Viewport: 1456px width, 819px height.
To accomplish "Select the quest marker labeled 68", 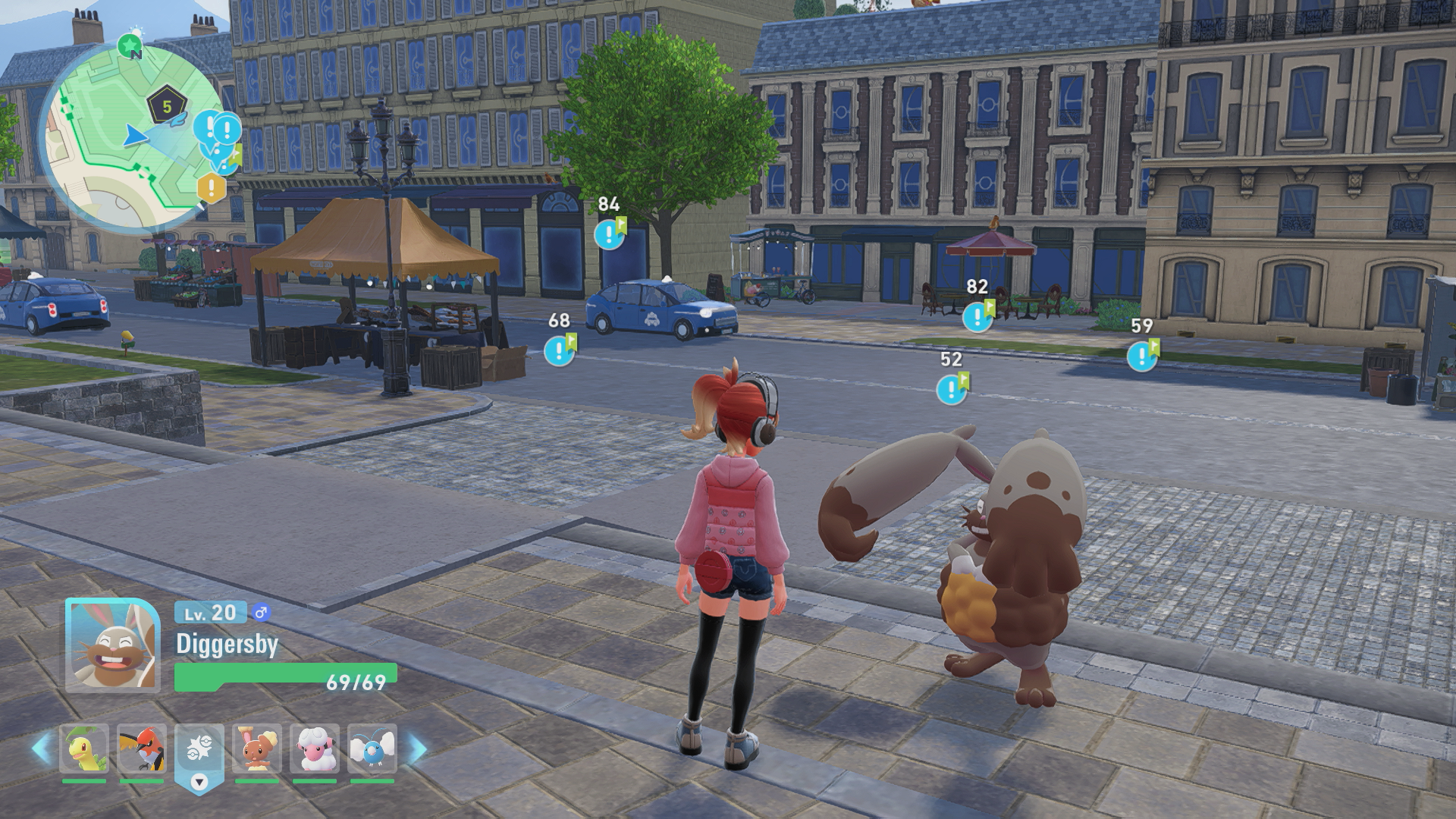I will (560, 350).
